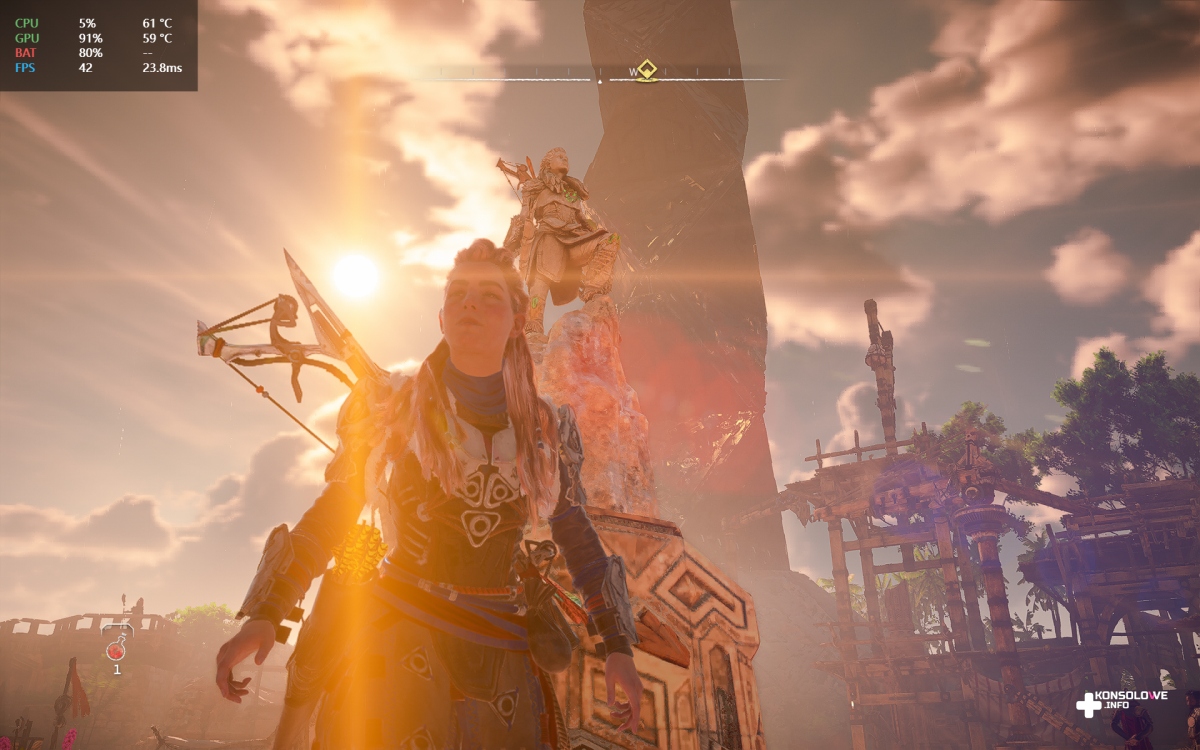Select the red health potion icon
The height and width of the screenshot is (750, 1200).
(x=116, y=649)
